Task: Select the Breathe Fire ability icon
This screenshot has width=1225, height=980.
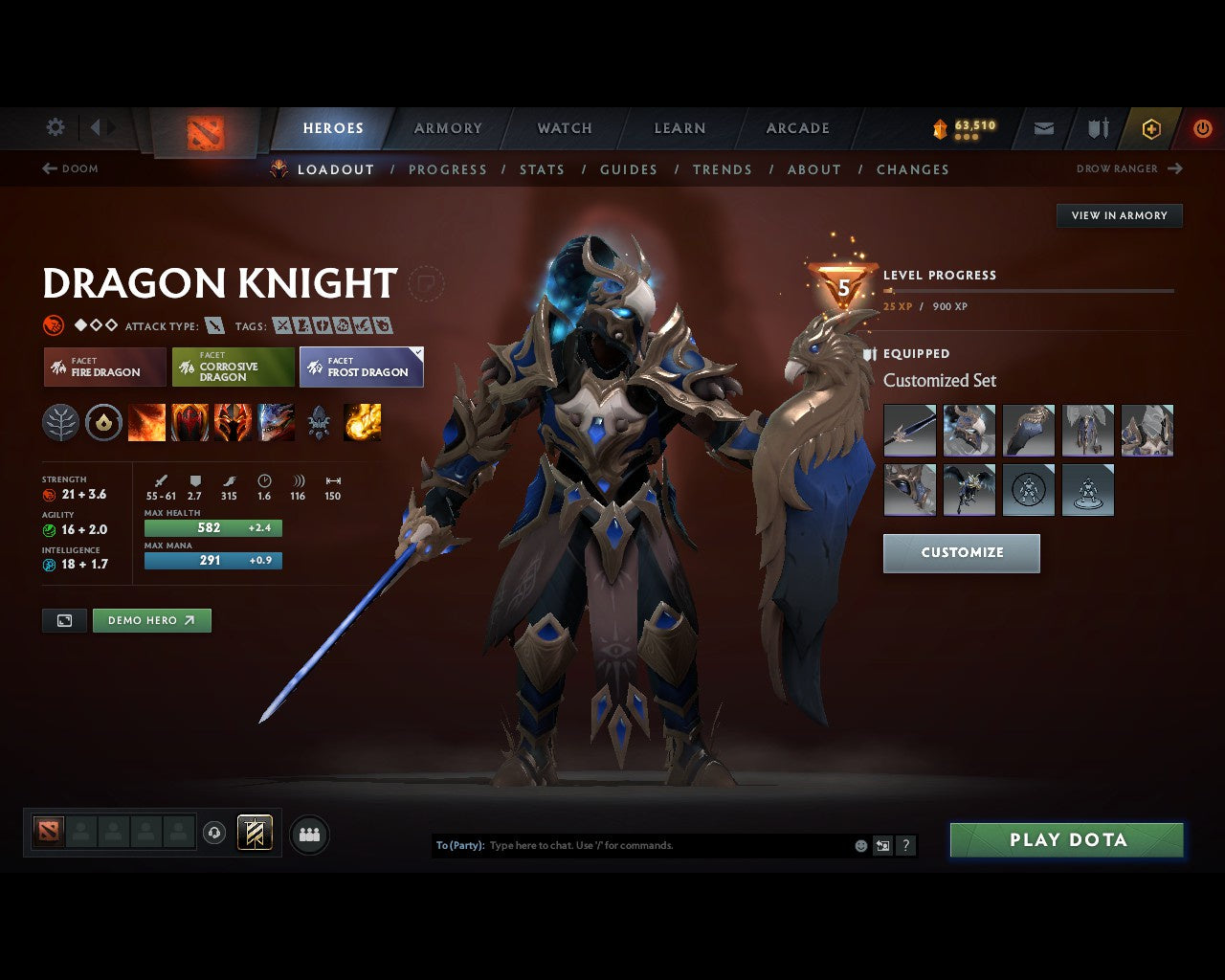Action: click(x=147, y=422)
